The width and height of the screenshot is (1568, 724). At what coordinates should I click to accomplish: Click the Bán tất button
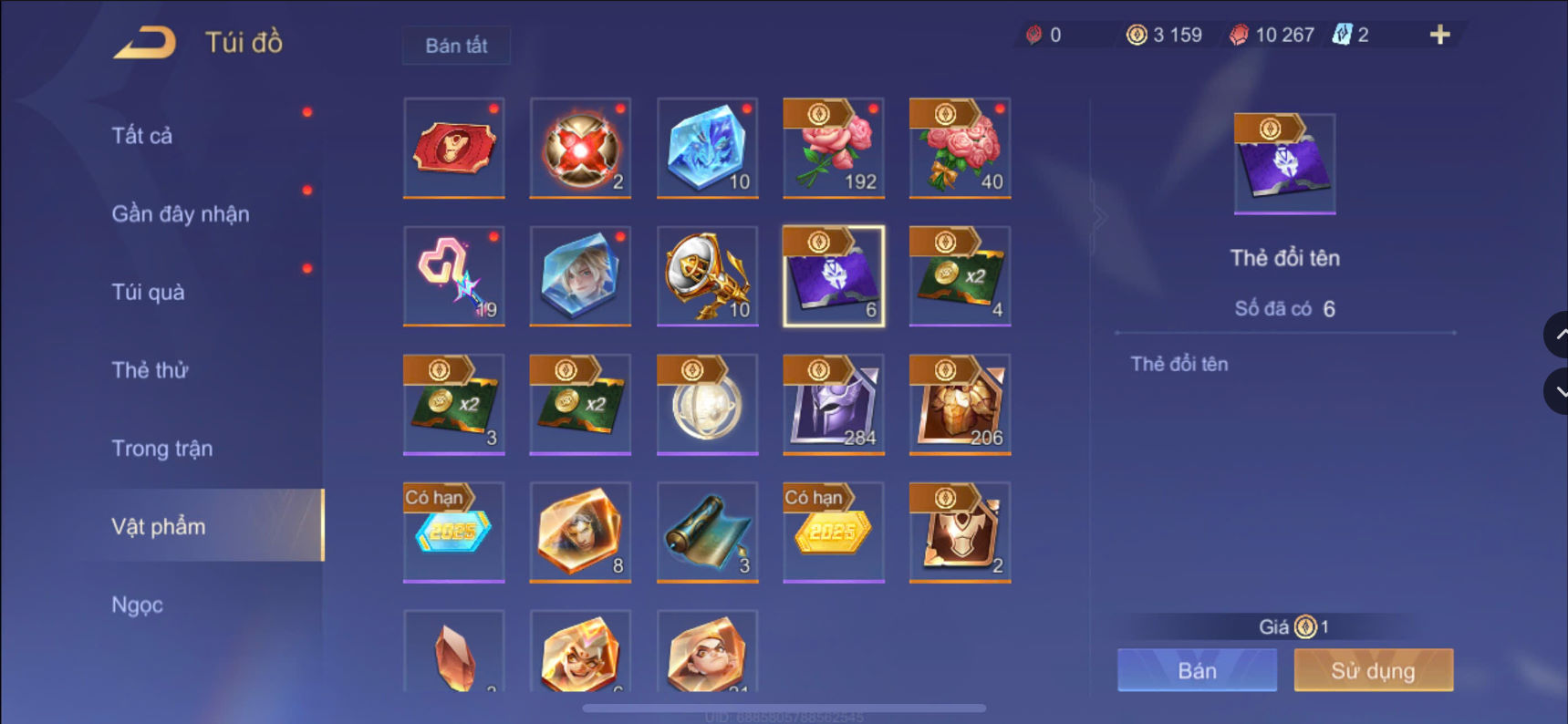455,46
